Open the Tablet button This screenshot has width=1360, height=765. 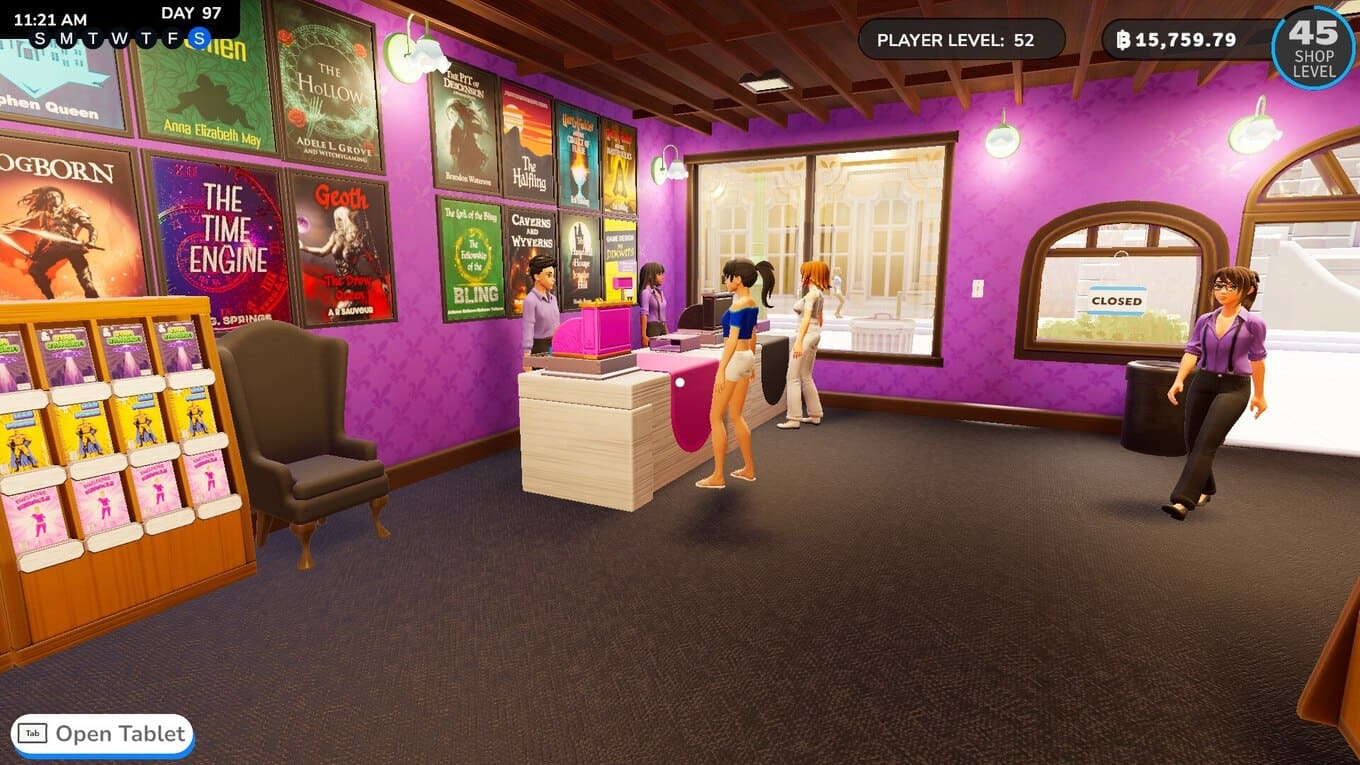[x=102, y=734]
